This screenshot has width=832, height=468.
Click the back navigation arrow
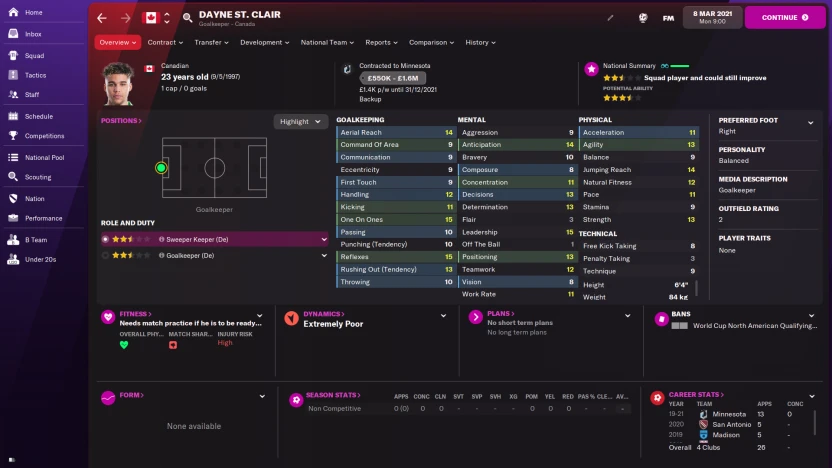pyautogui.click(x=103, y=18)
